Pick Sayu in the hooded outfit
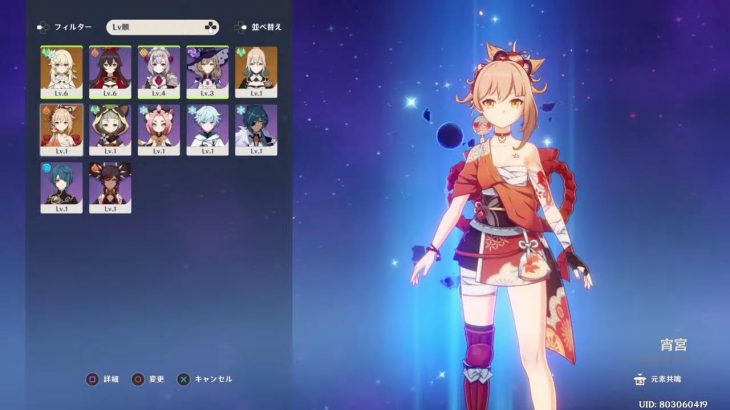The image size is (730, 410). click(x=109, y=129)
